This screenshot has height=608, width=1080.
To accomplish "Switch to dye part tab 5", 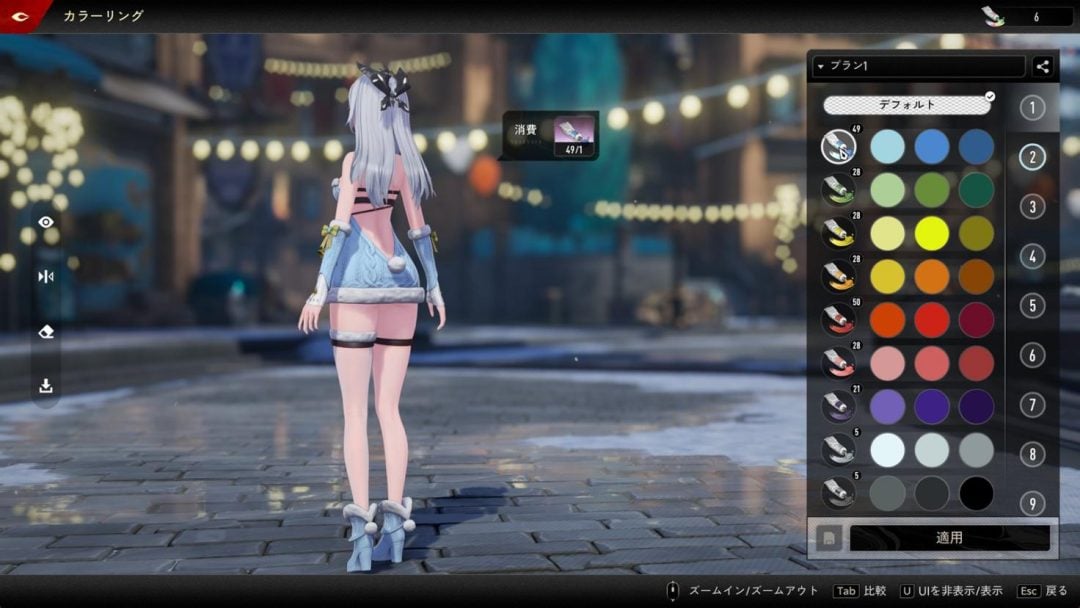I will click(x=1032, y=305).
